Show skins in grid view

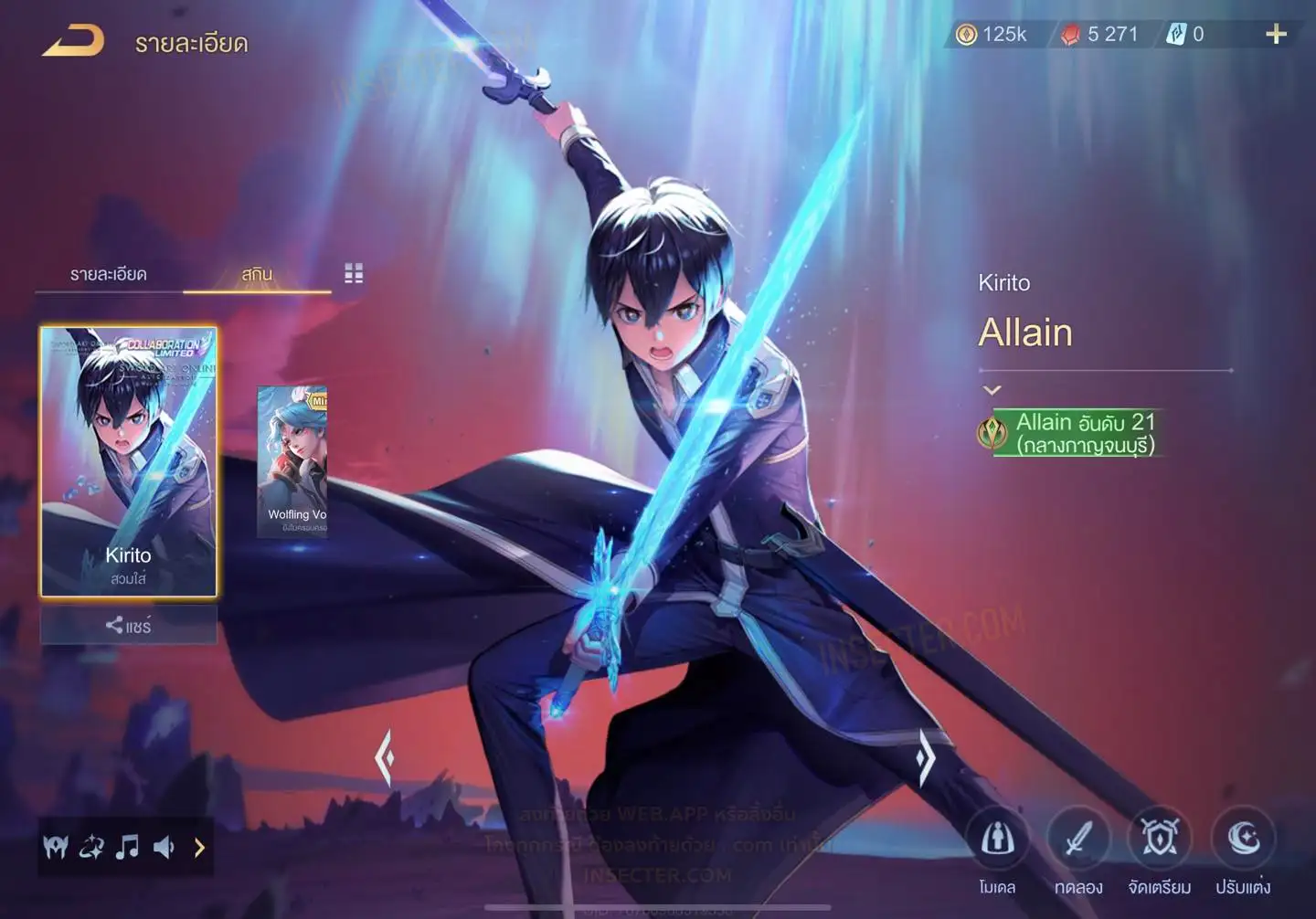pyautogui.click(x=354, y=273)
